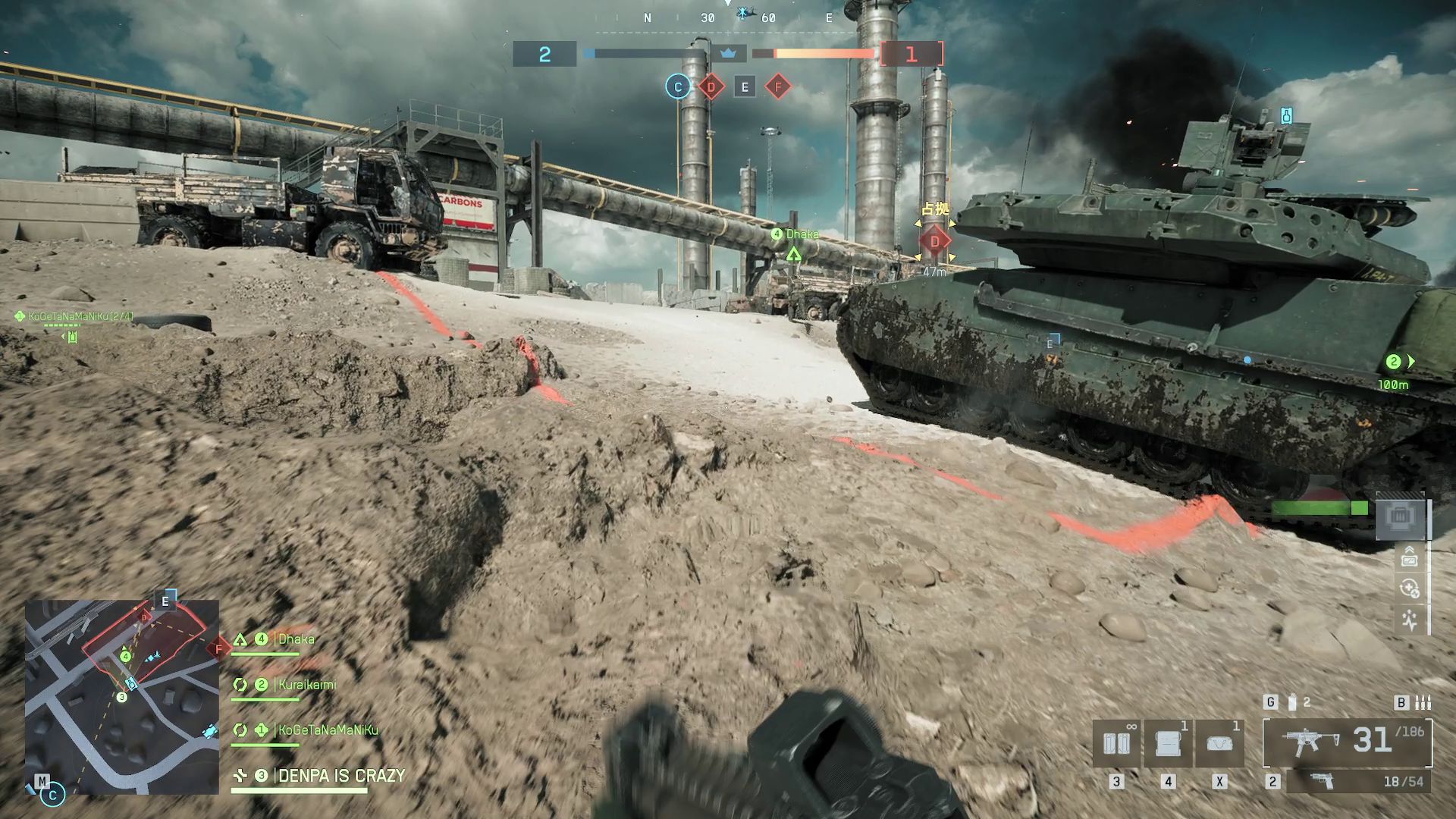1456x819 pixels.
Task: Click the objective F marker in the top bar
Action: point(777,87)
